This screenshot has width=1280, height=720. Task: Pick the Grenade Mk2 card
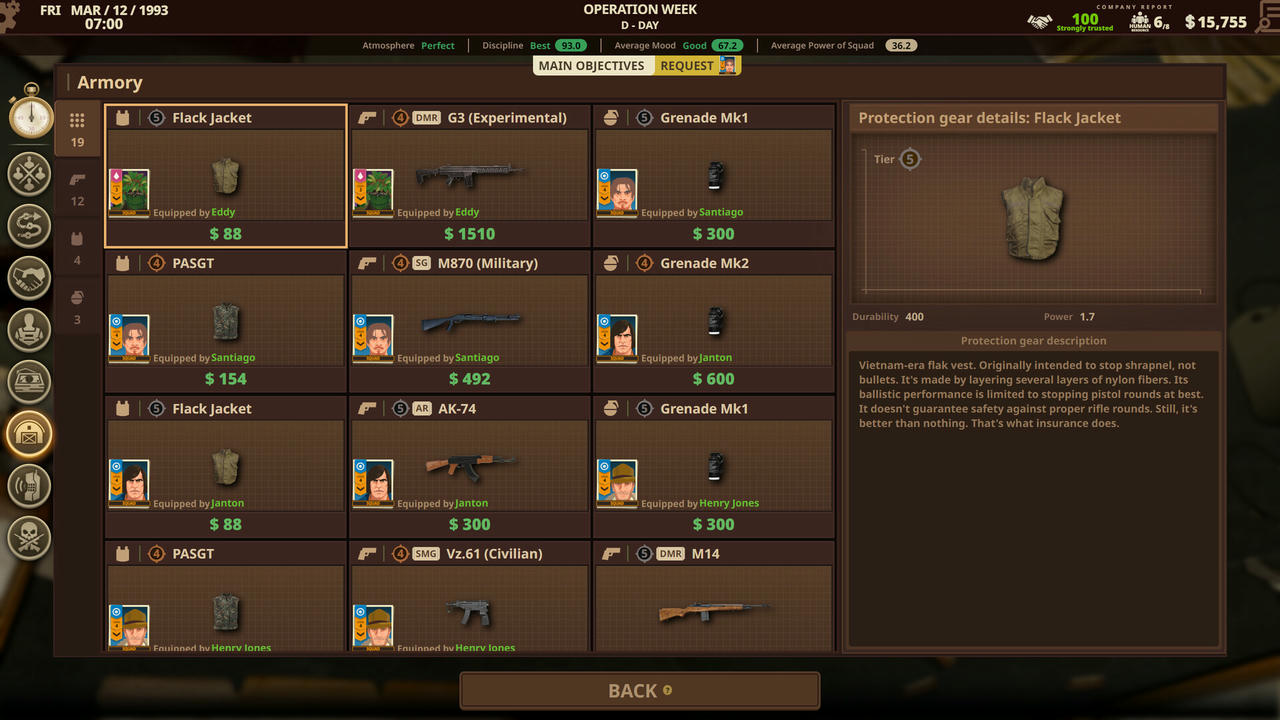[714, 321]
